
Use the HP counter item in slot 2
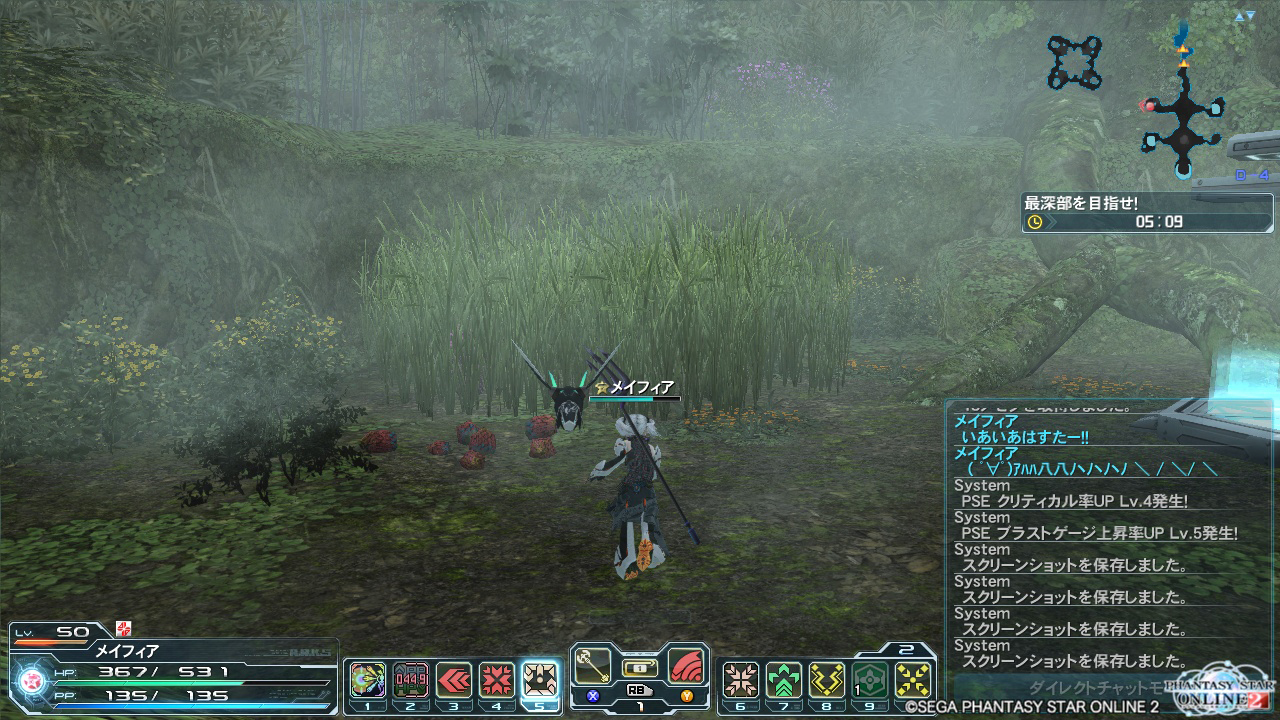click(411, 681)
